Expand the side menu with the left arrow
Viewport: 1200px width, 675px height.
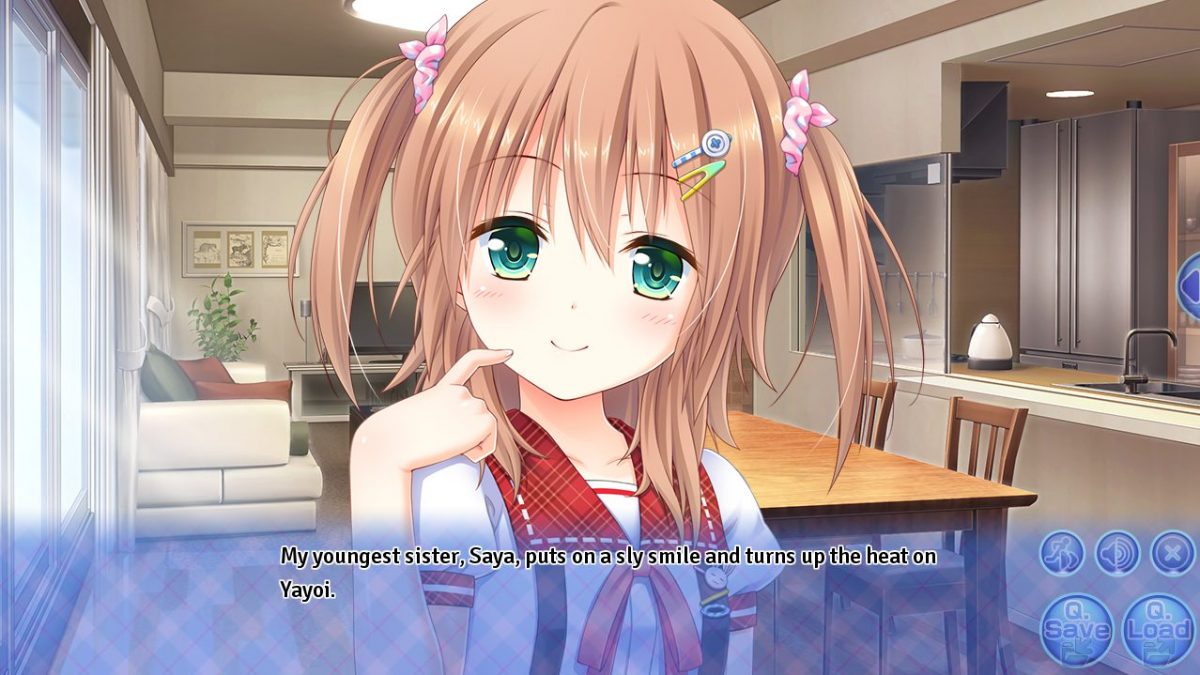(1190, 287)
